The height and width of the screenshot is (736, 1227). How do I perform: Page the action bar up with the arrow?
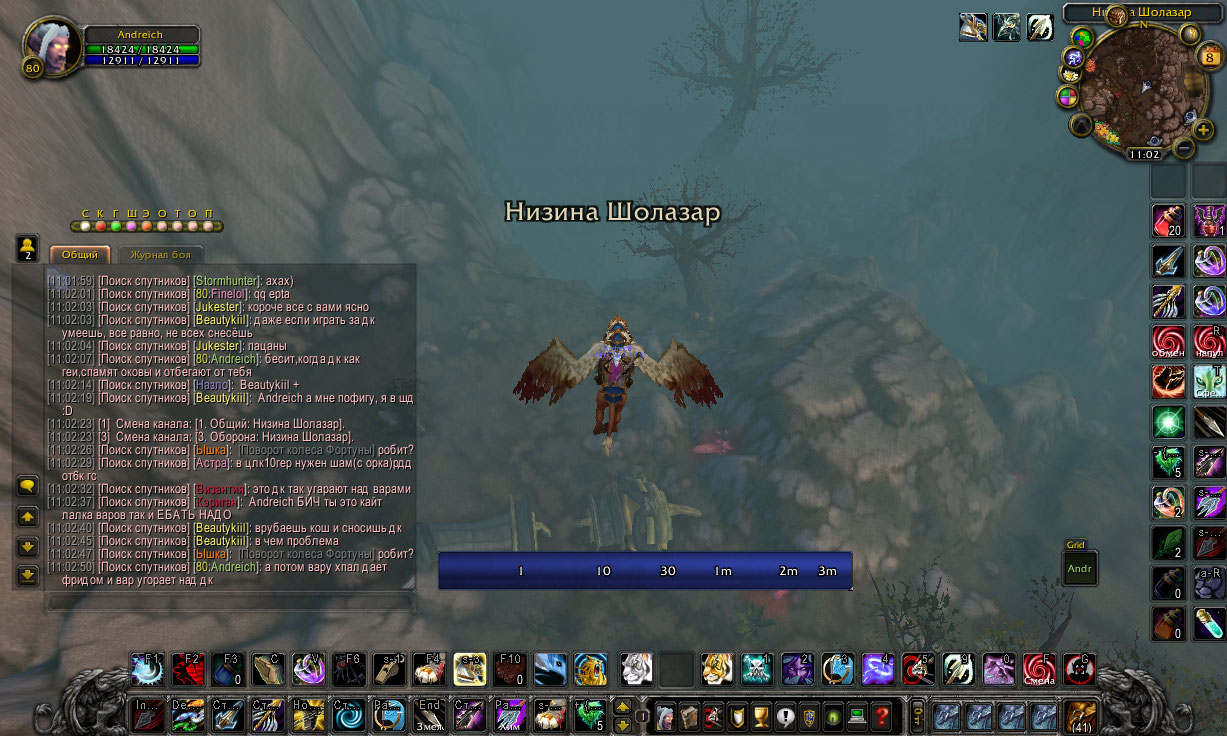pos(622,706)
